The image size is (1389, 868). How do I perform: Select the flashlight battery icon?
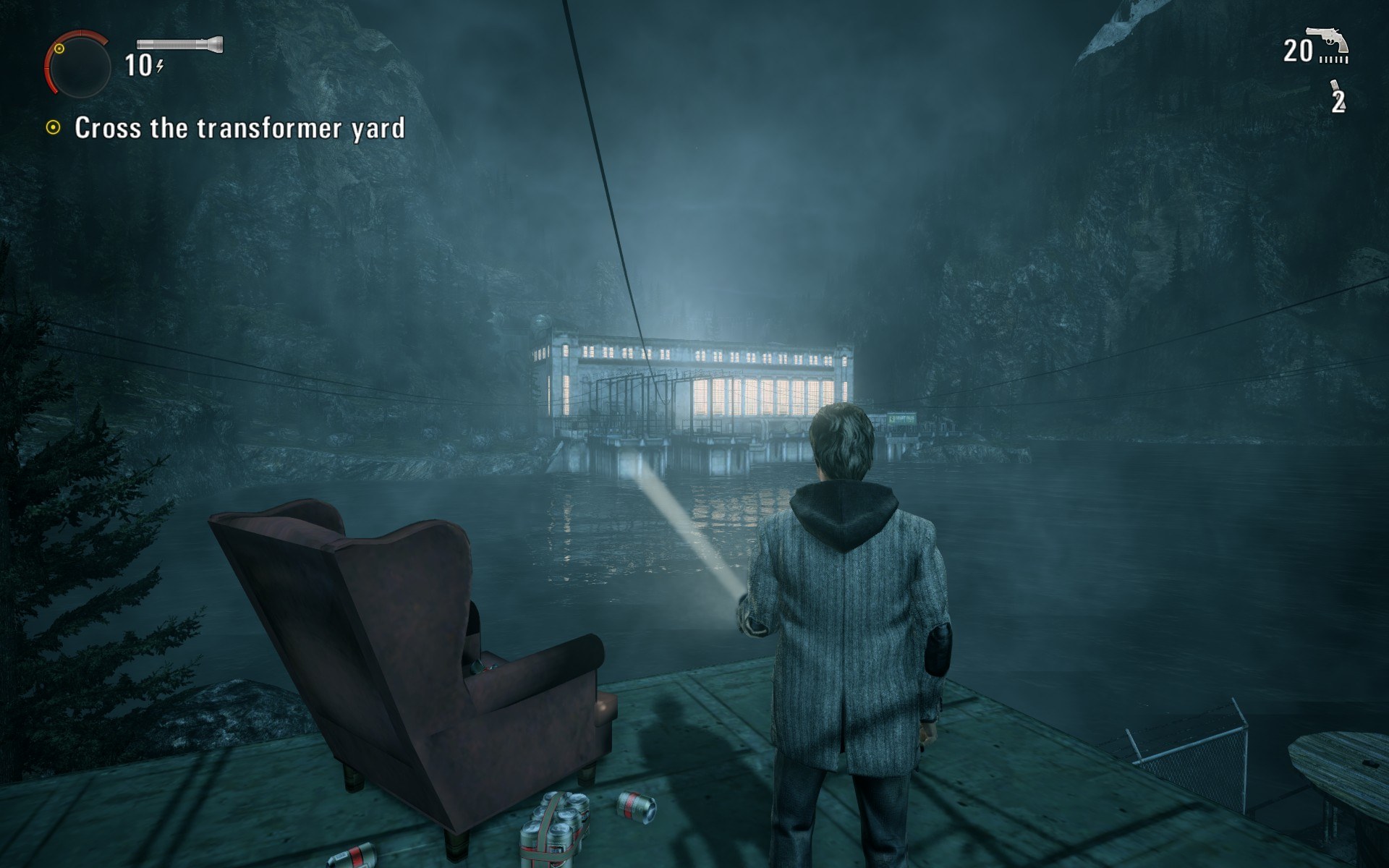(180, 44)
